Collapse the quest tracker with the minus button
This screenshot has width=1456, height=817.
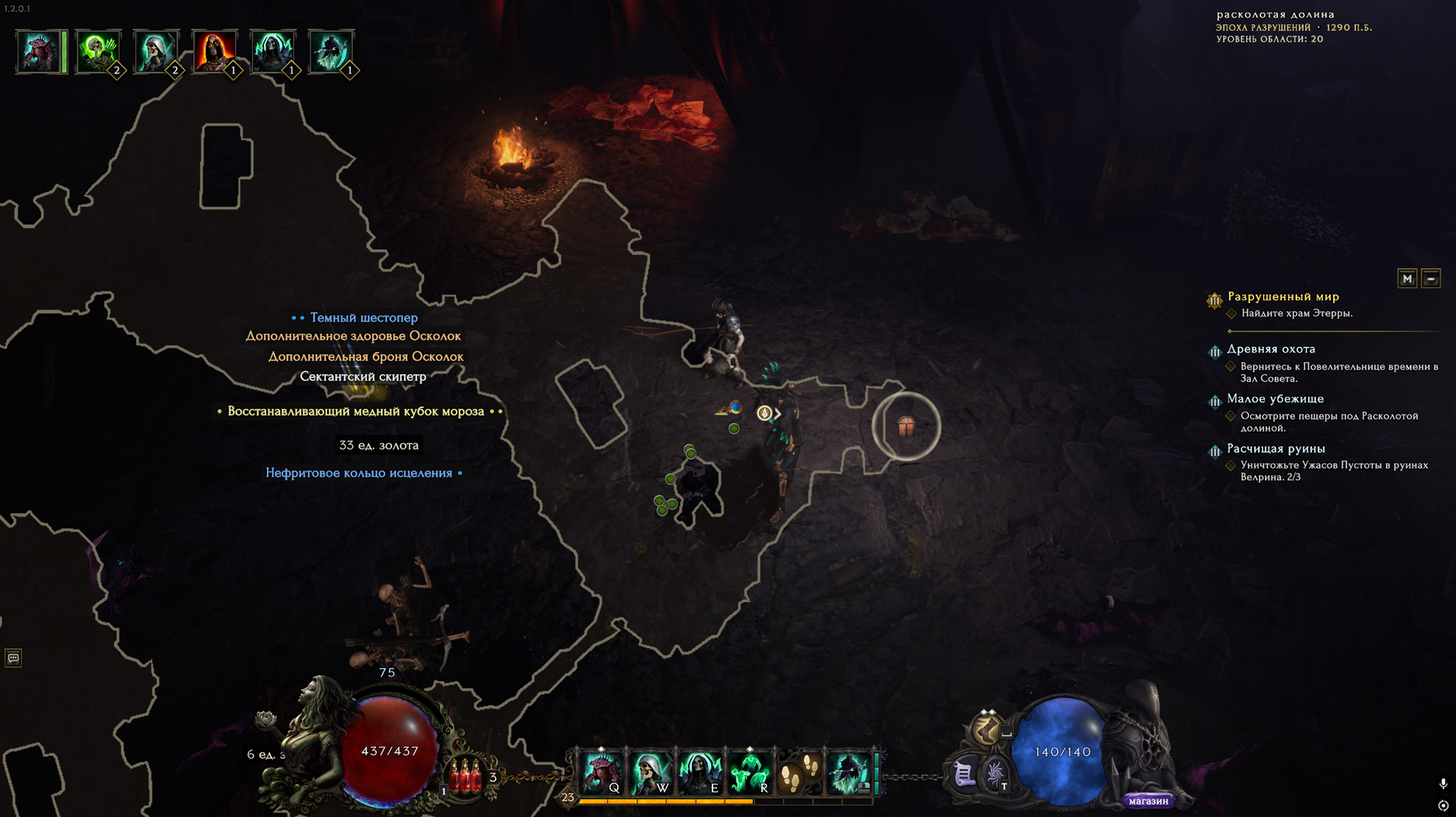click(x=1431, y=279)
